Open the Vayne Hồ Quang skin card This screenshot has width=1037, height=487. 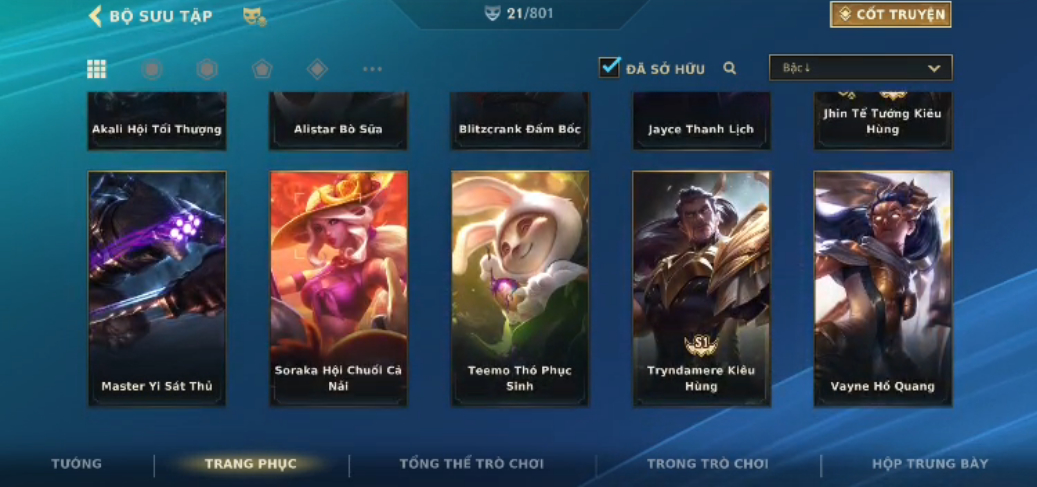[x=882, y=288]
